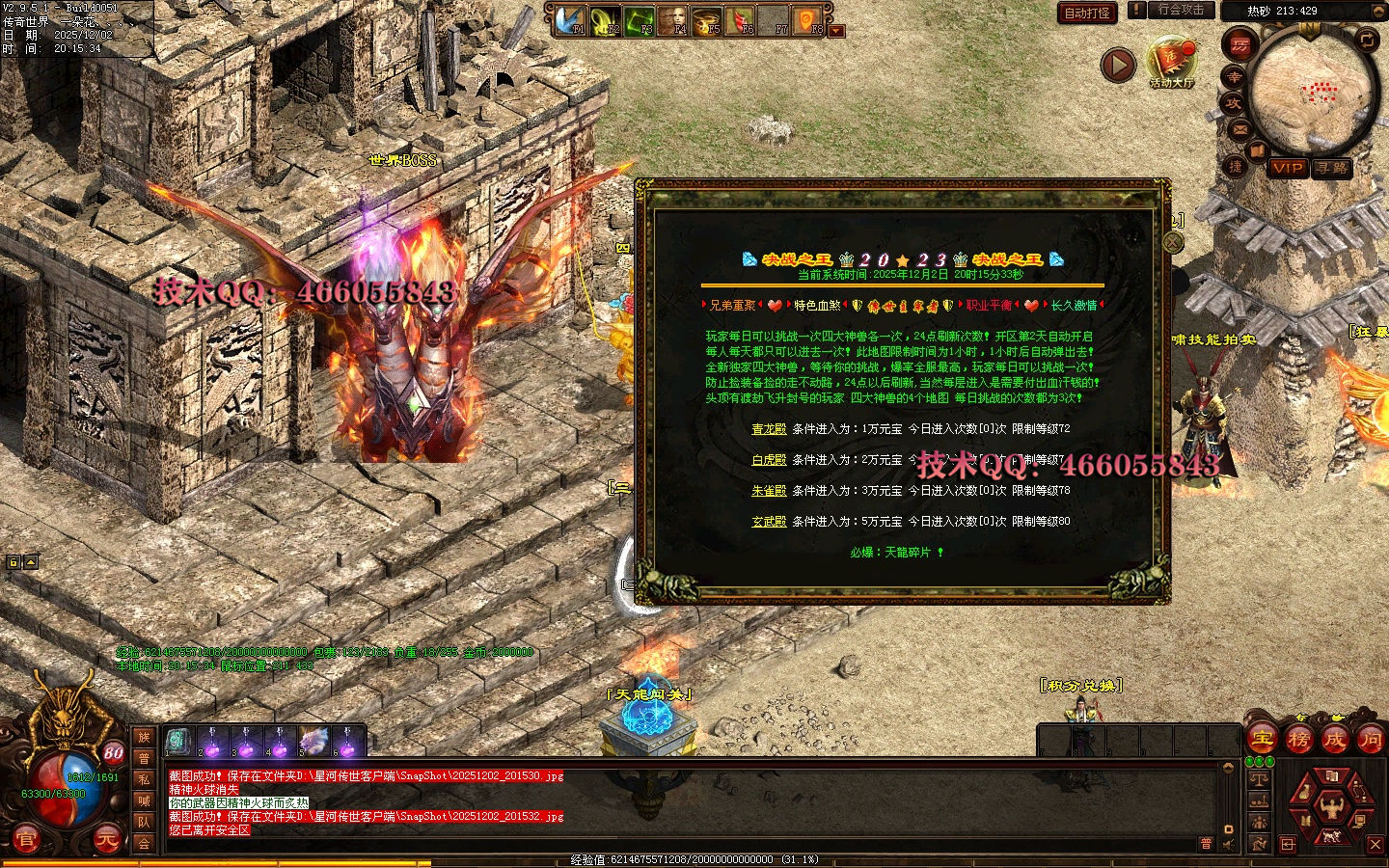Close the boss challenge dialog
This screenshot has width=1389, height=868.
coord(1172,243)
